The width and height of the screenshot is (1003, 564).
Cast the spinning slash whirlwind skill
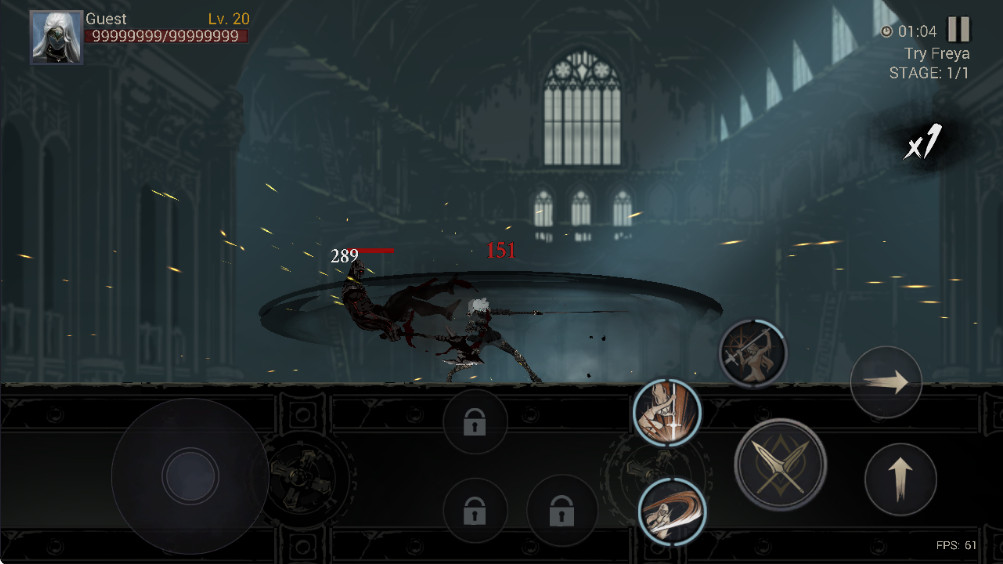click(x=672, y=511)
